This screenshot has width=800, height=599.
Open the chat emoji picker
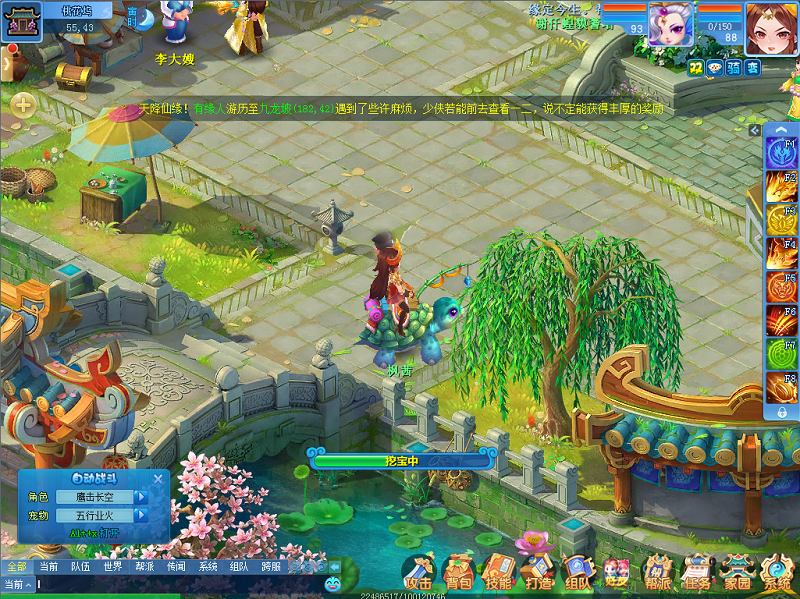[333, 583]
